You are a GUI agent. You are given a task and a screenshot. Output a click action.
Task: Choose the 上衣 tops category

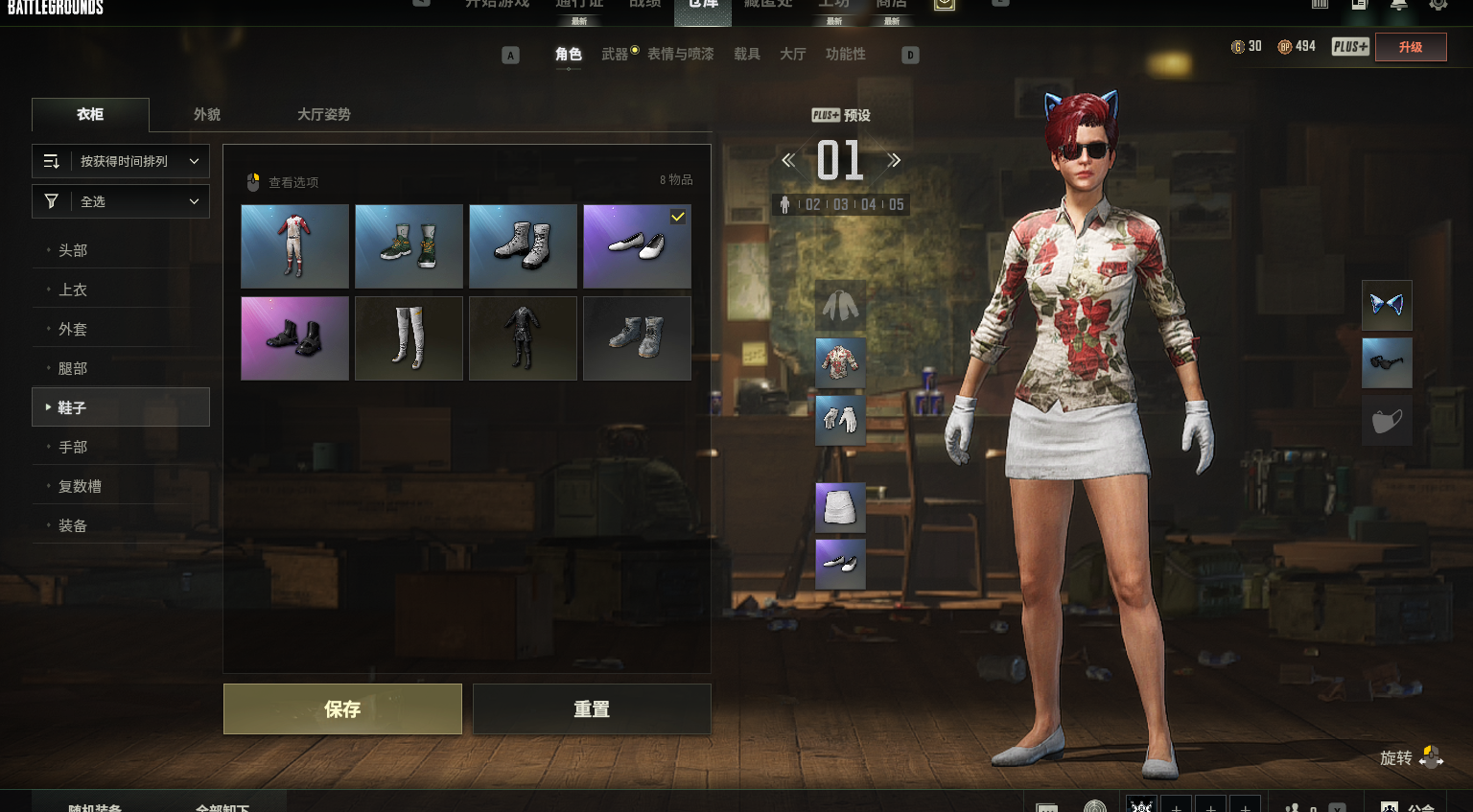coord(73,290)
